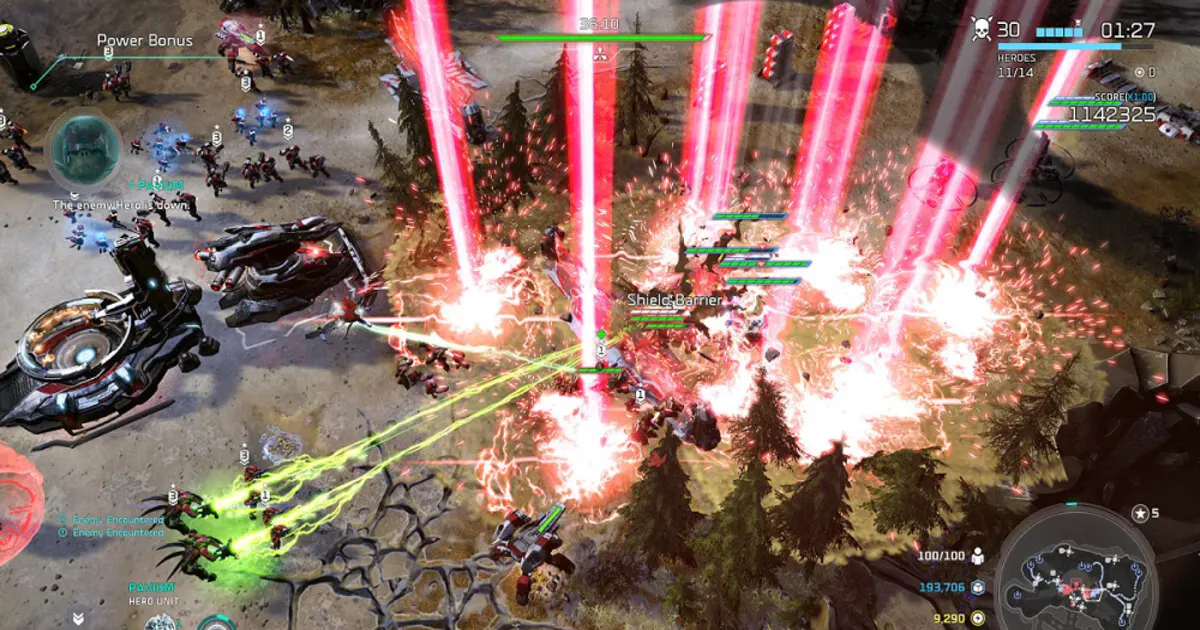Click the yellow power lightning icon

click(978, 618)
